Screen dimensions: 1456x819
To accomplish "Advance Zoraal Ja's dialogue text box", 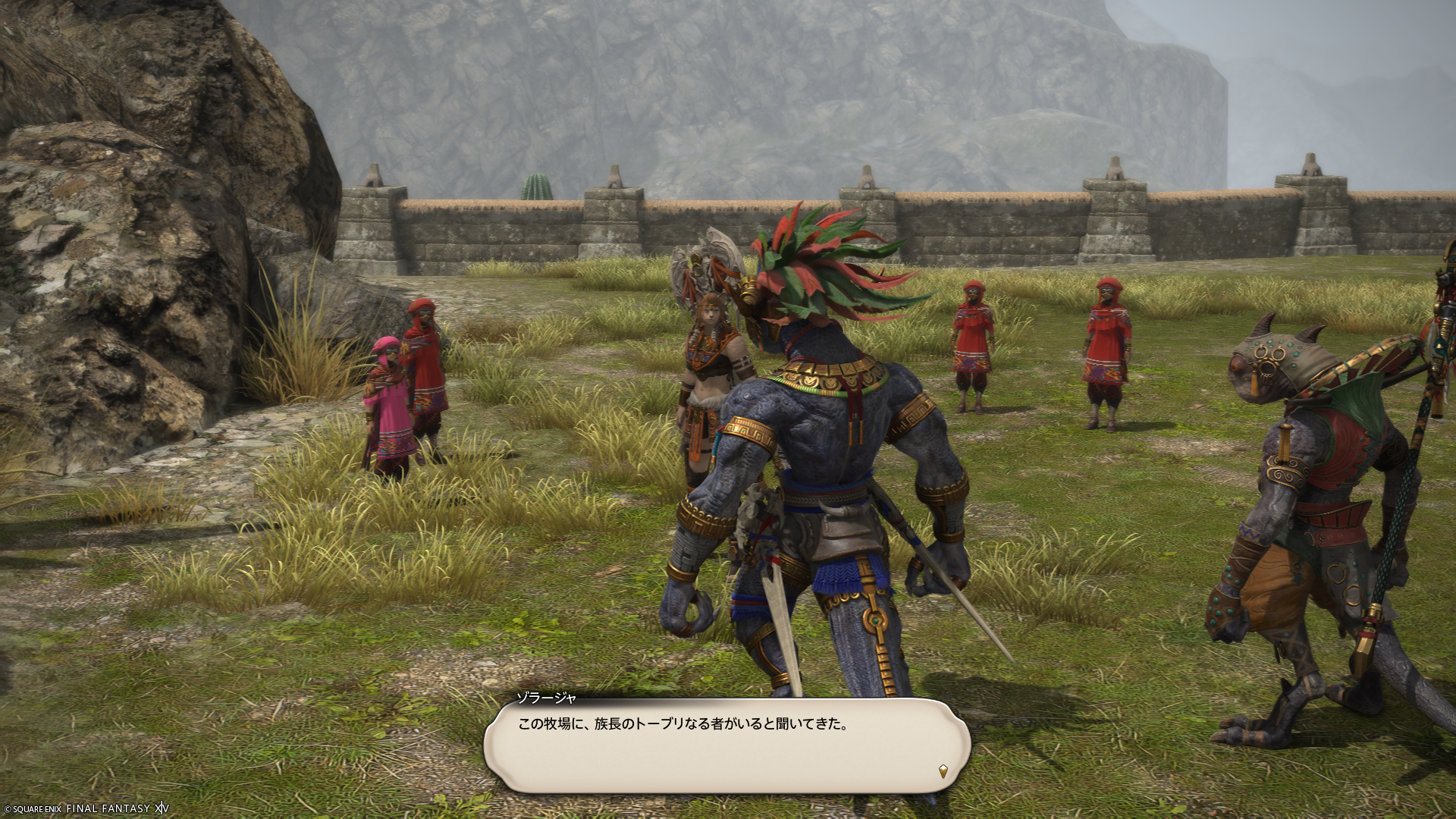I will point(726,746).
